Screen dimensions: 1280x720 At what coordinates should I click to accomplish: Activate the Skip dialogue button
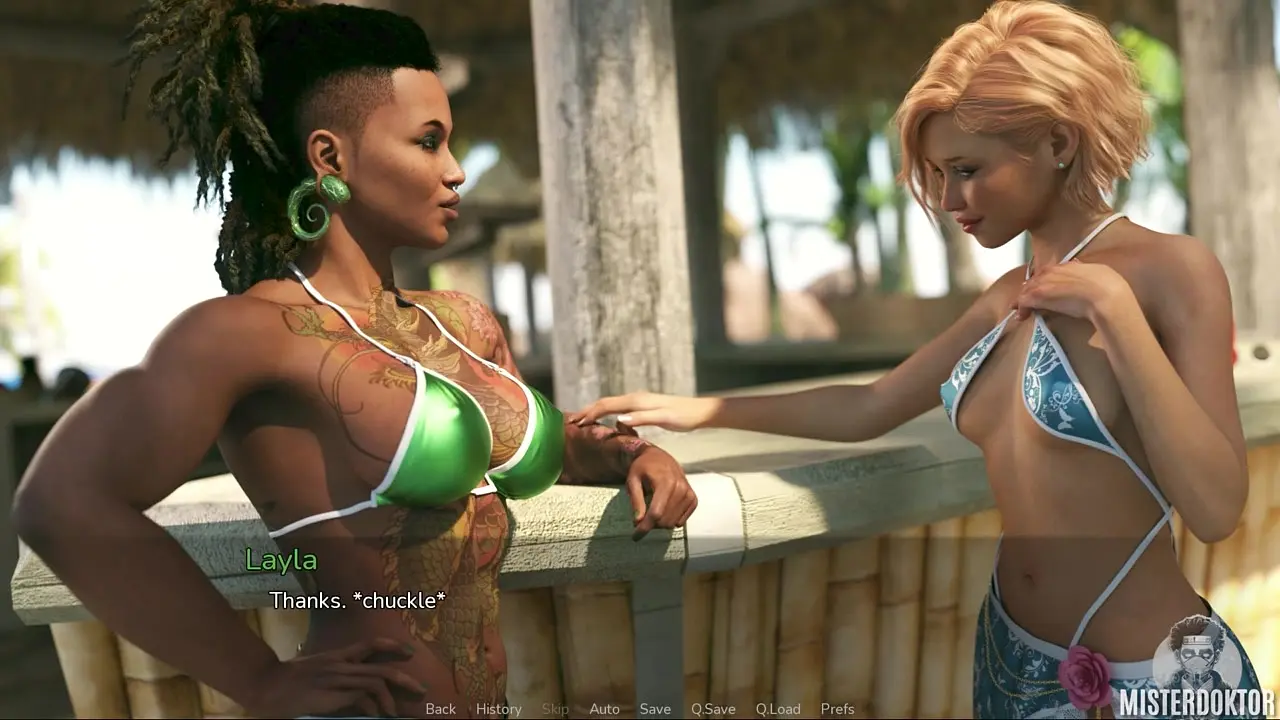pos(555,709)
